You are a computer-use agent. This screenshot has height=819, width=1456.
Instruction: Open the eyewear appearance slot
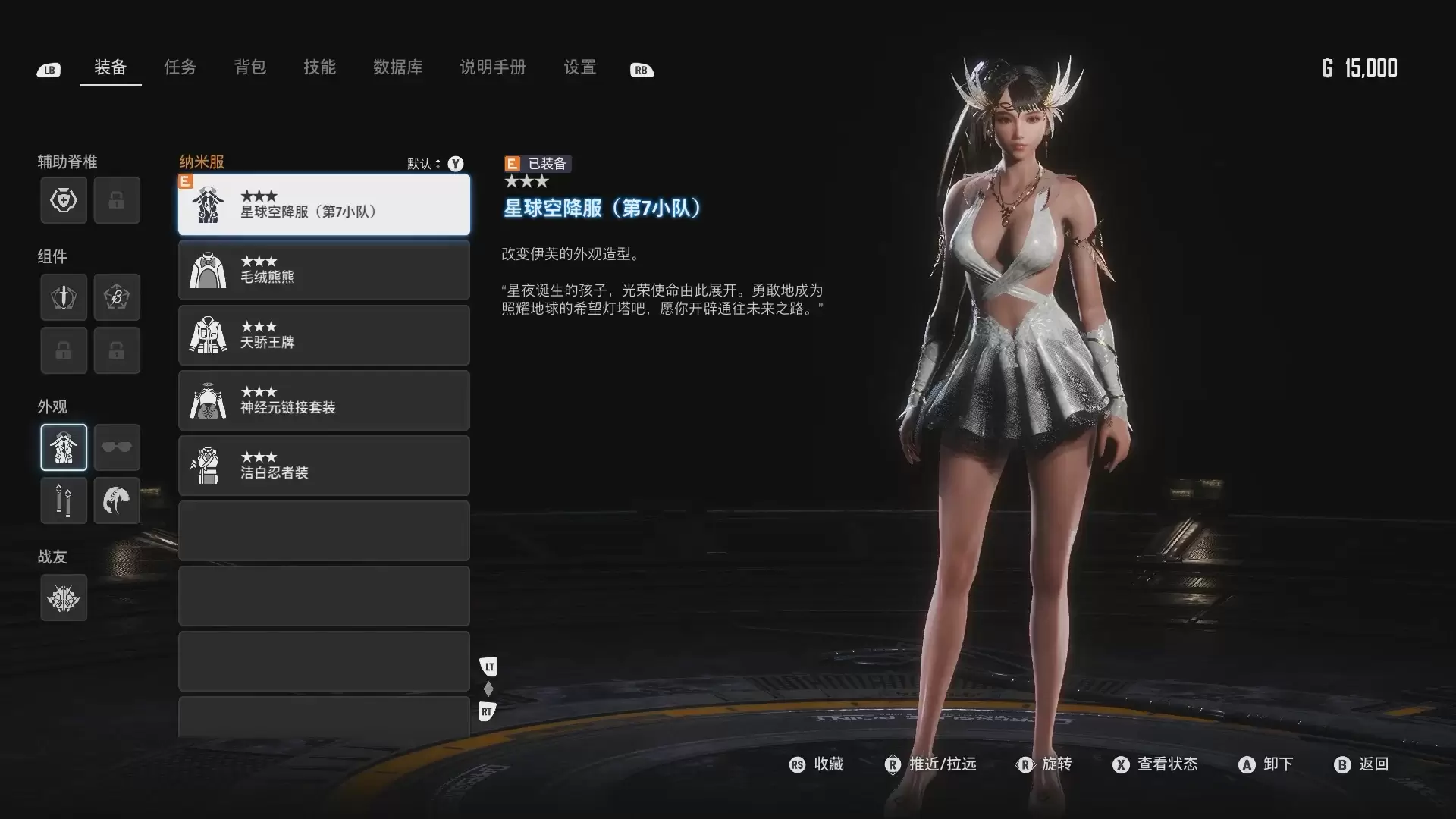point(117,447)
